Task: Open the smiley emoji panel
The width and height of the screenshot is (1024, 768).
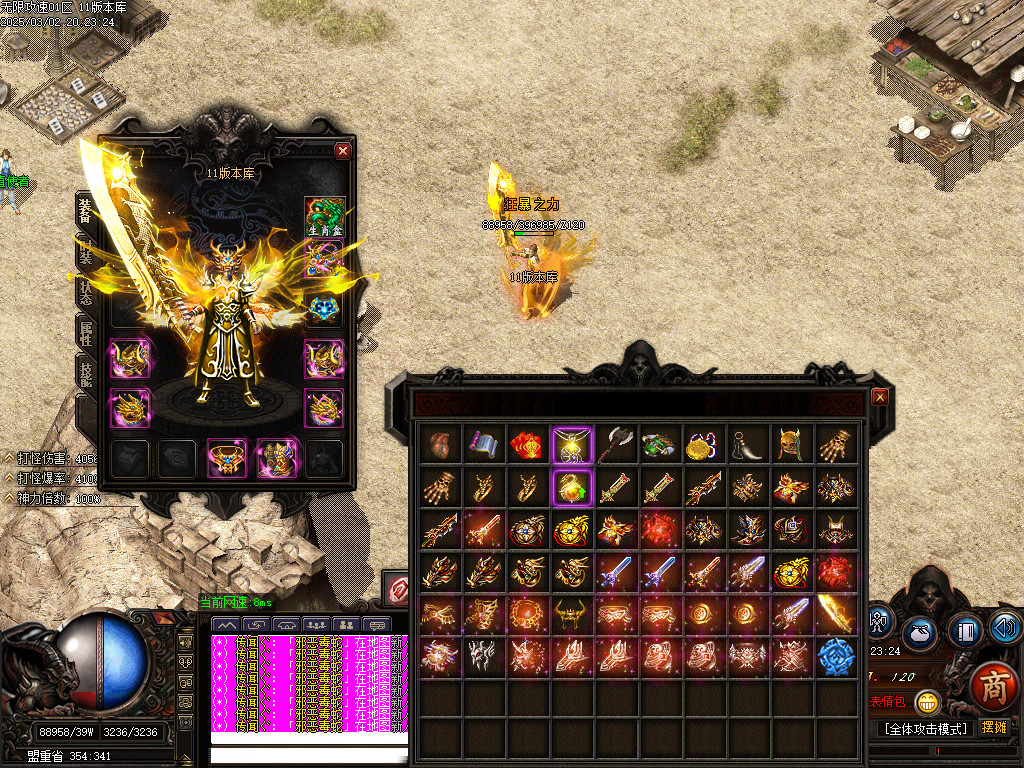Action: coord(928,702)
